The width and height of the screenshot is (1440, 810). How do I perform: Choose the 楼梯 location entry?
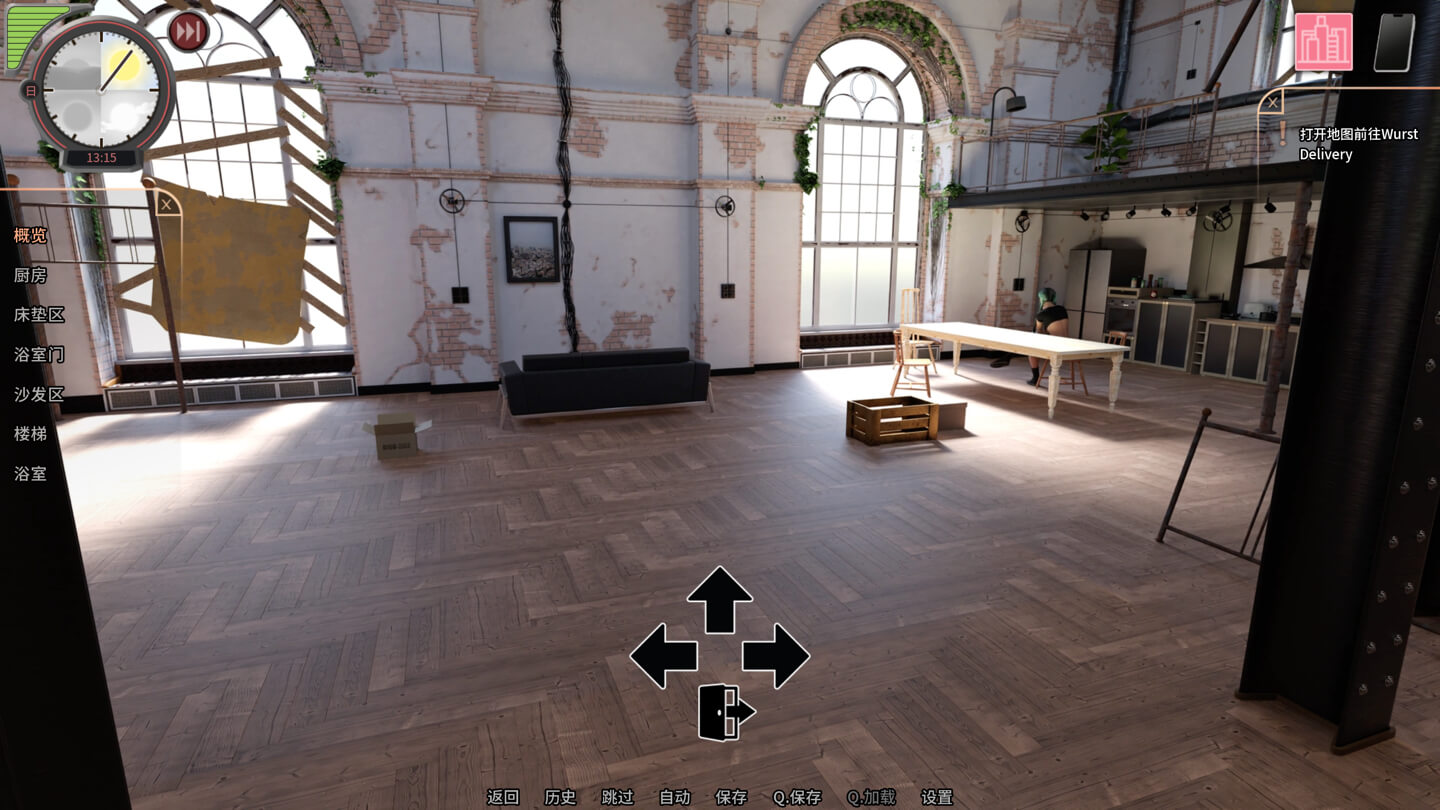pyautogui.click(x=30, y=433)
